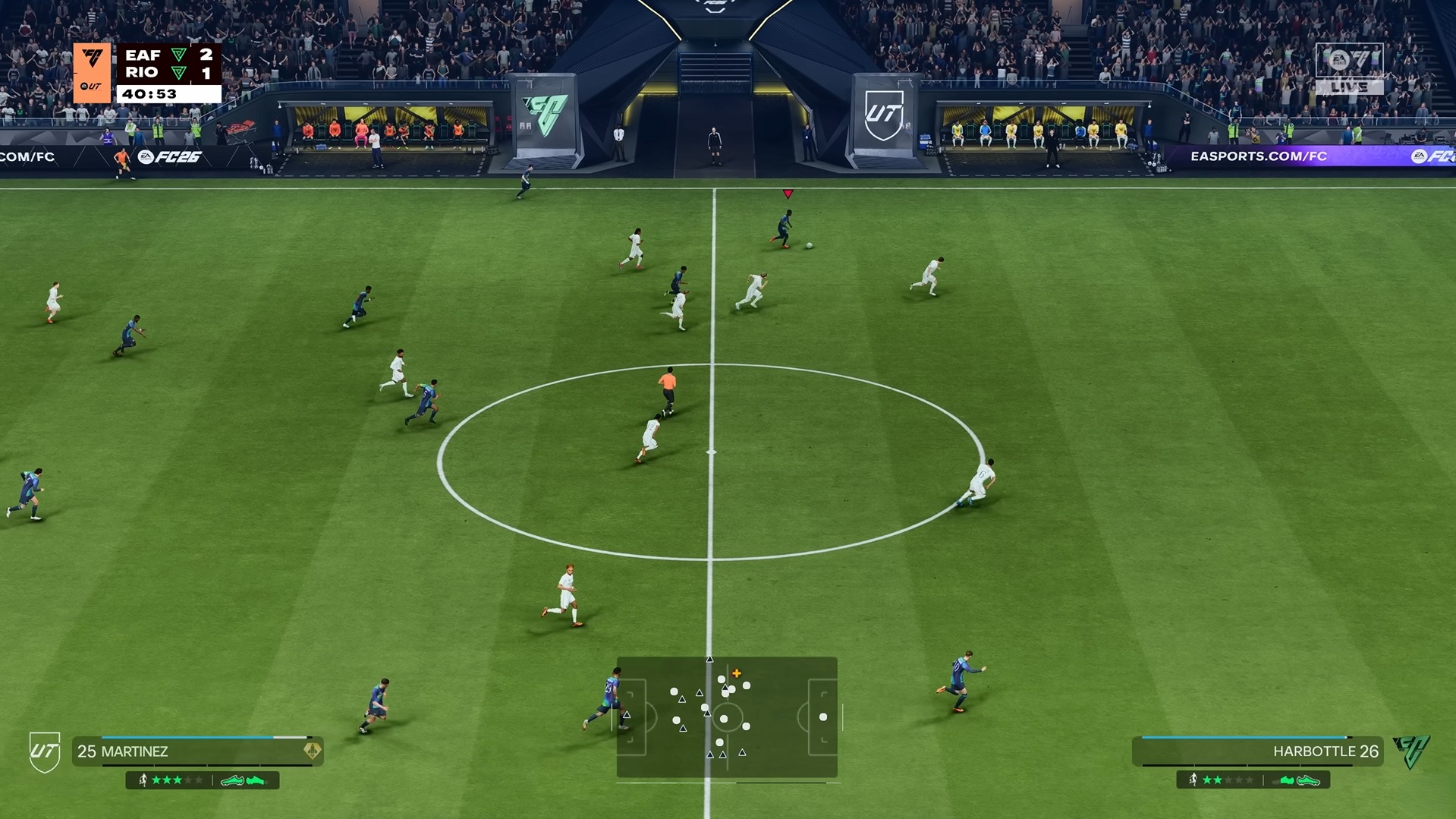Select the UT shield icon above Martinez's name
This screenshot has height=819, width=1456.
pyautogui.click(x=46, y=748)
